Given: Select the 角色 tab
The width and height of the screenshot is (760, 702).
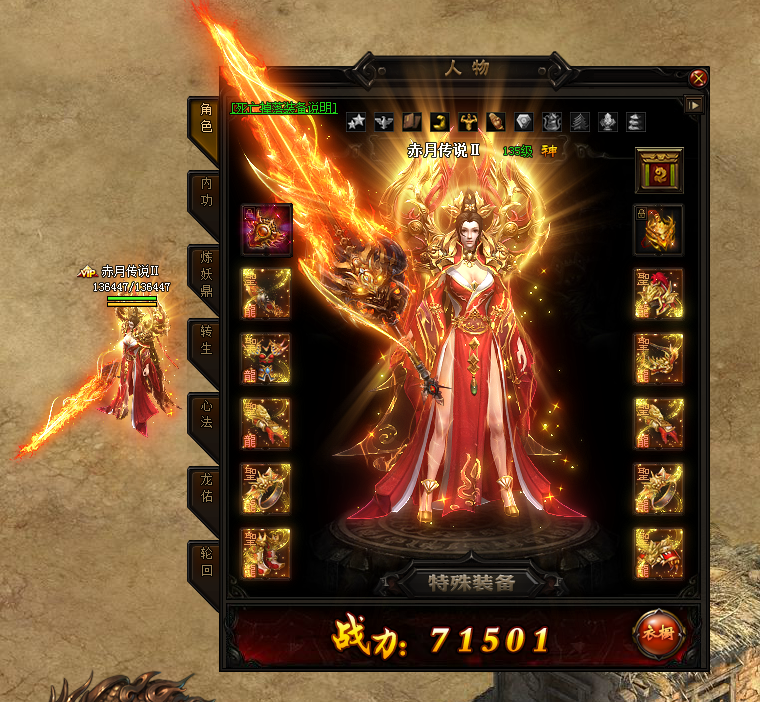Looking at the screenshot, I should coord(205,119).
